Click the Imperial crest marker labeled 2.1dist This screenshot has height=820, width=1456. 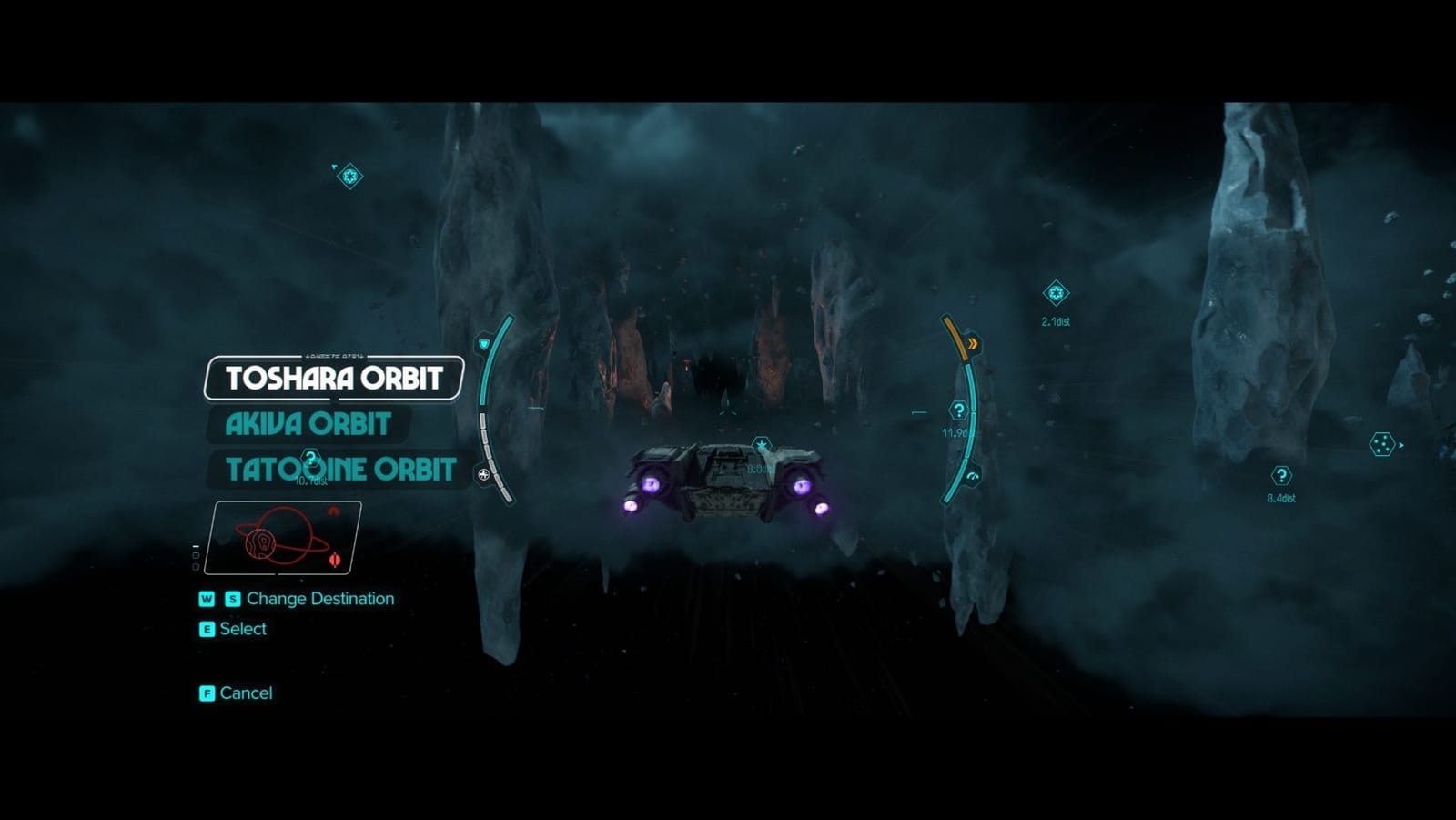(1056, 293)
